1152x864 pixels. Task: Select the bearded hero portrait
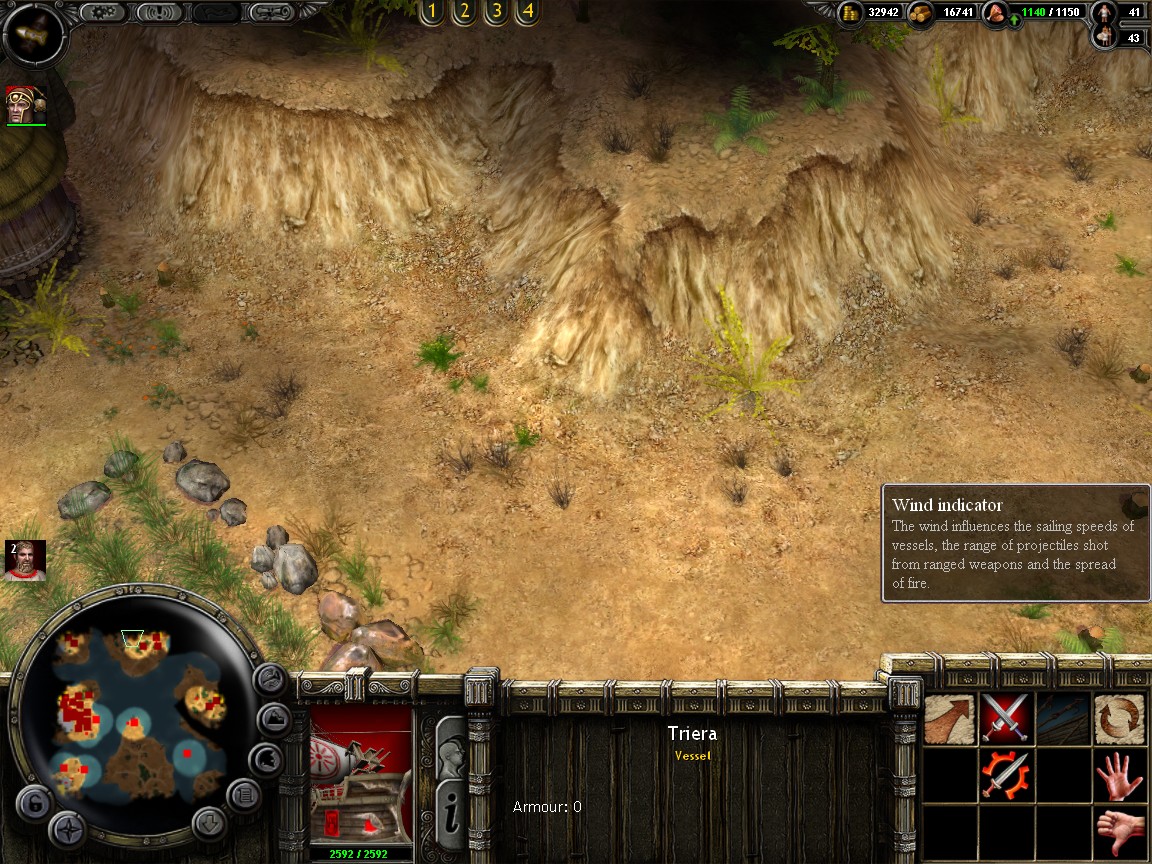pyautogui.click(x=25, y=560)
